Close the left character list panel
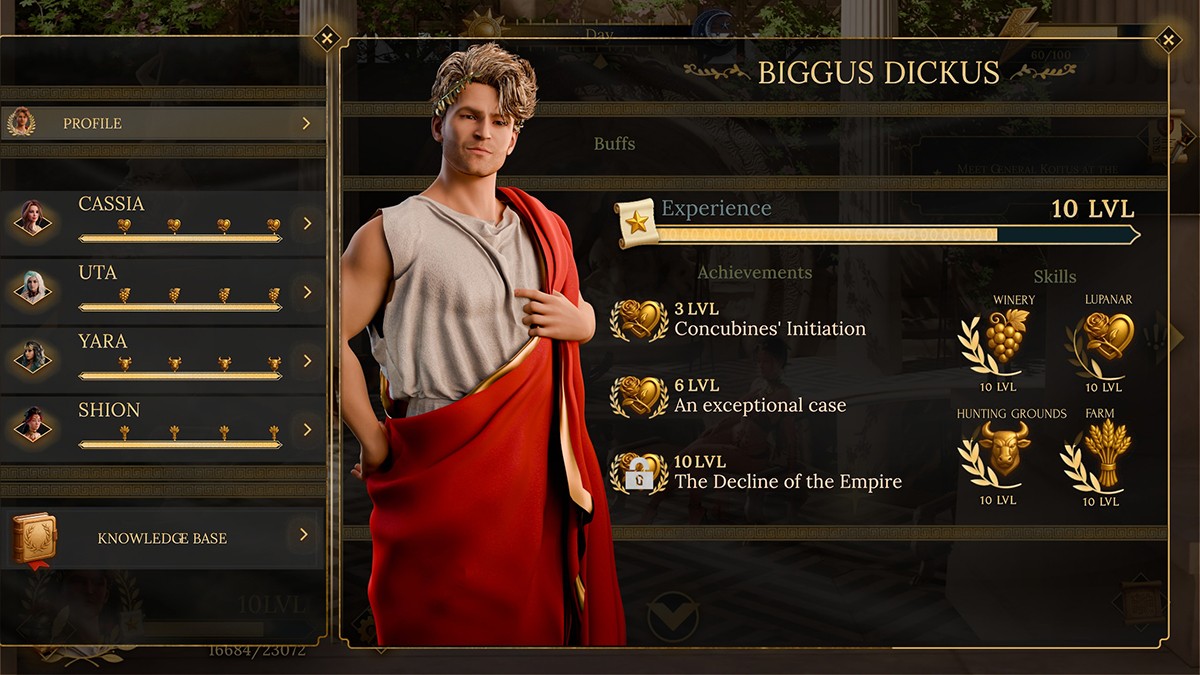Viewport: 1200px width, 675px height. point(326,39)
